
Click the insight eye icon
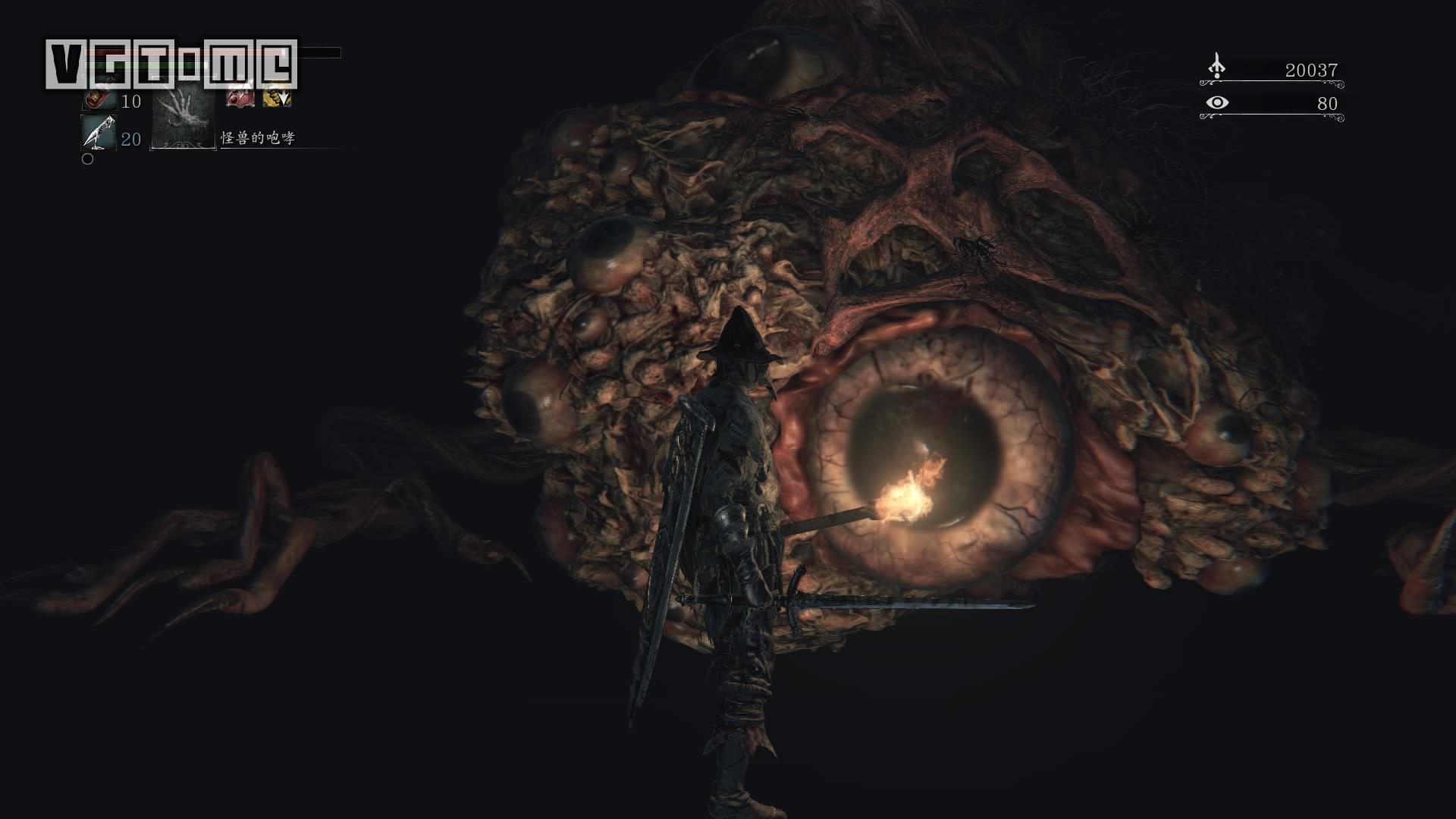[1217, 102]
